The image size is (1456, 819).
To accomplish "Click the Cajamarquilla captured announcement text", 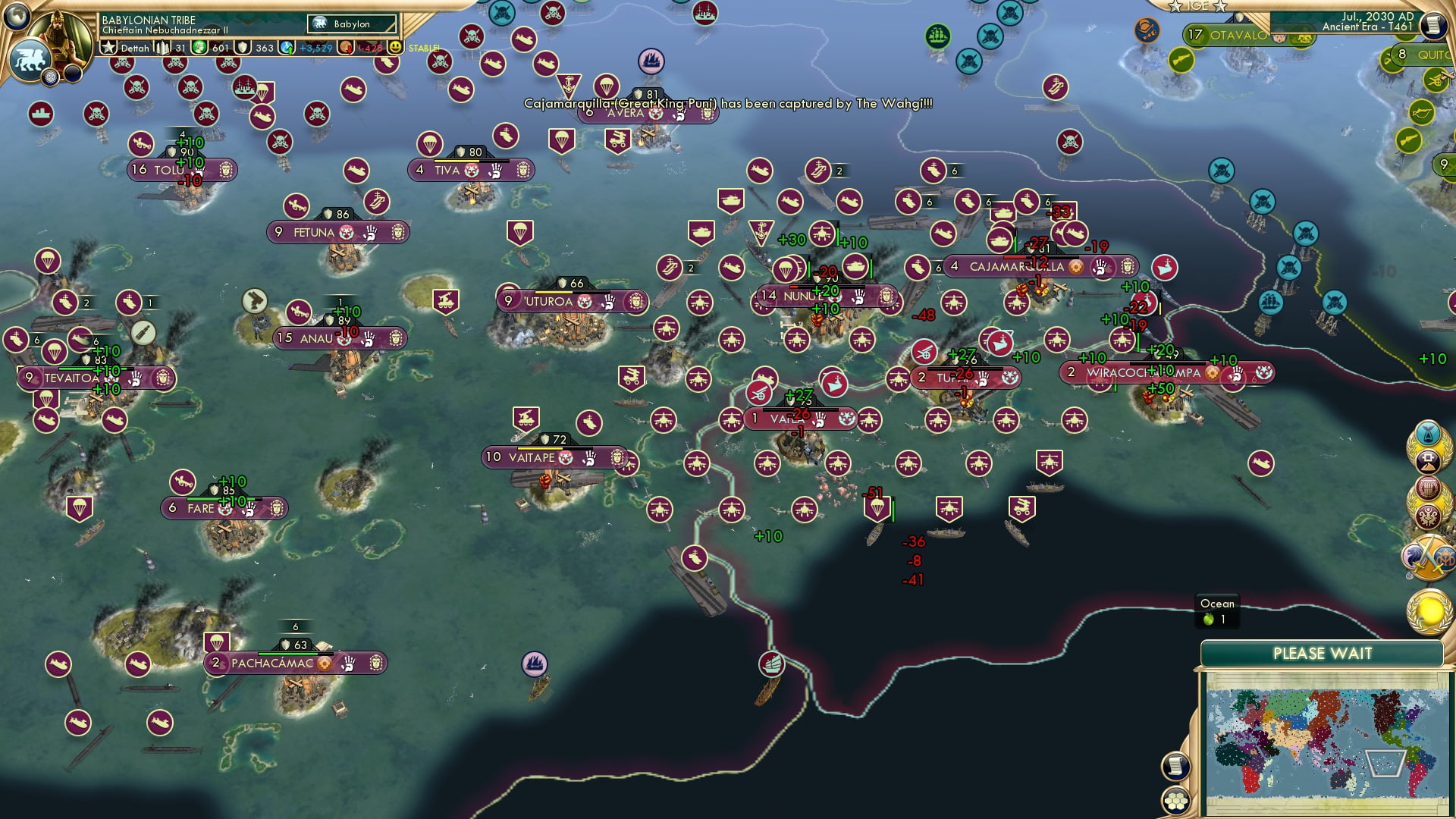I will coord(726,106).
